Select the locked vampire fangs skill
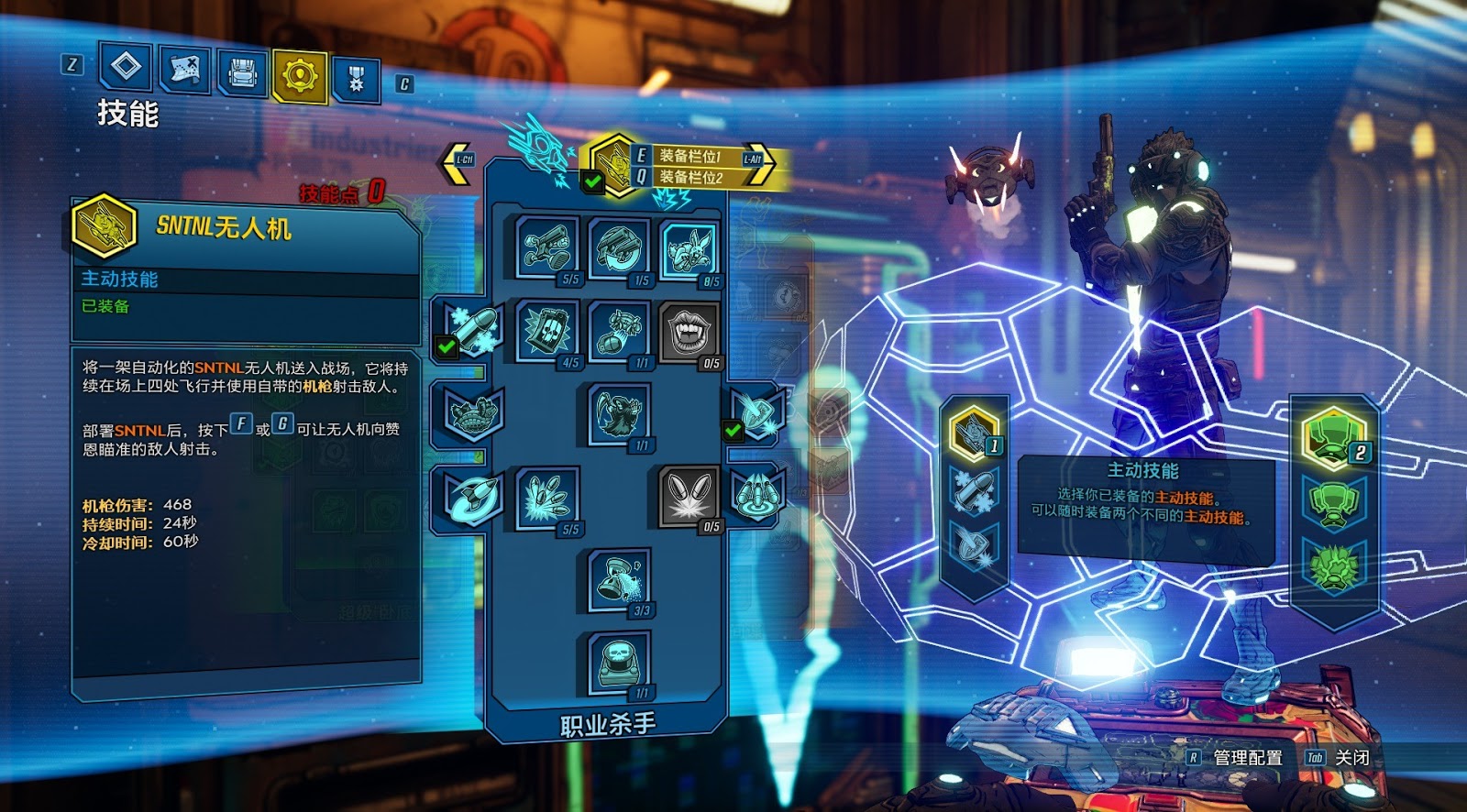This screenshot has width=1467, height=812. point(689,331)
